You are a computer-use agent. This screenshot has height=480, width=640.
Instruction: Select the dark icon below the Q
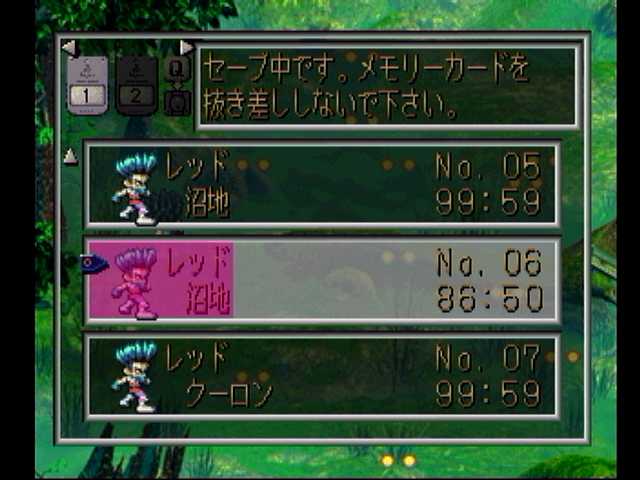177,101
